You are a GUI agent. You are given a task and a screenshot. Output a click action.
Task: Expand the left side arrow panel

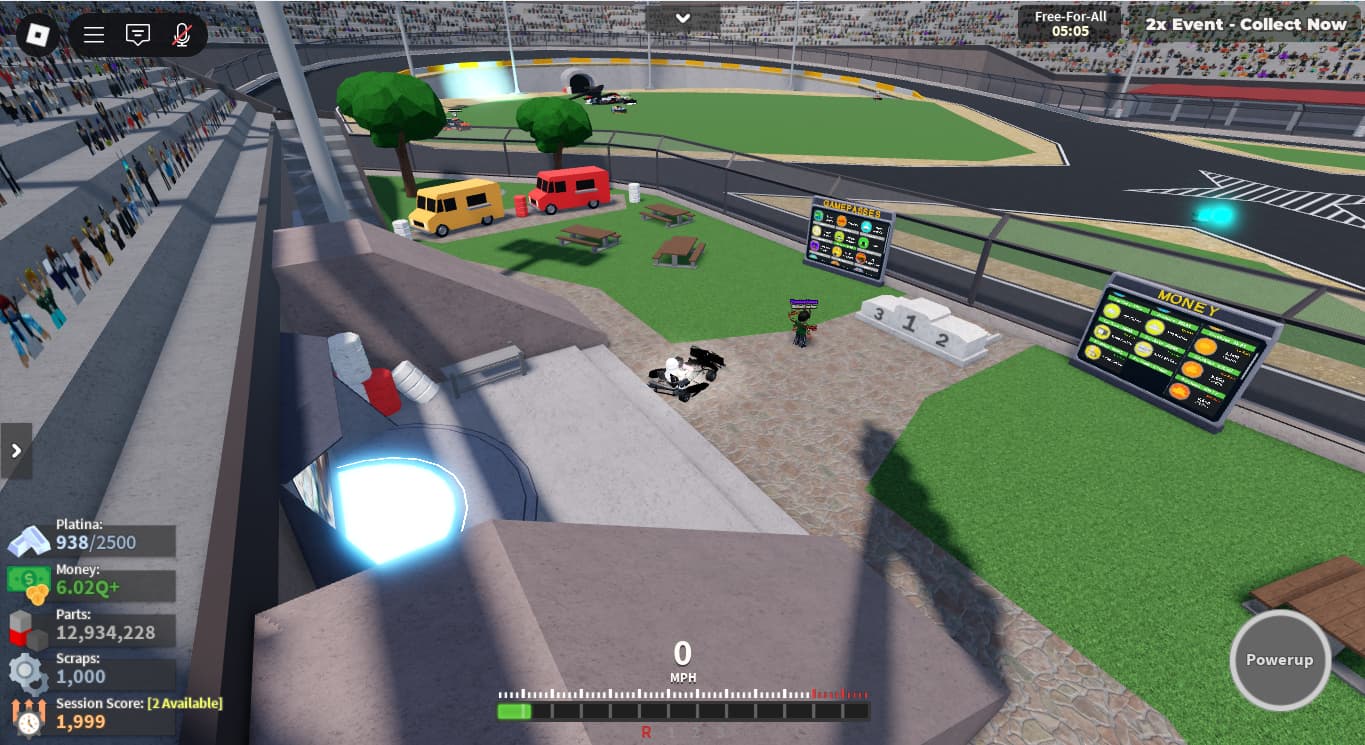point(16,451)
